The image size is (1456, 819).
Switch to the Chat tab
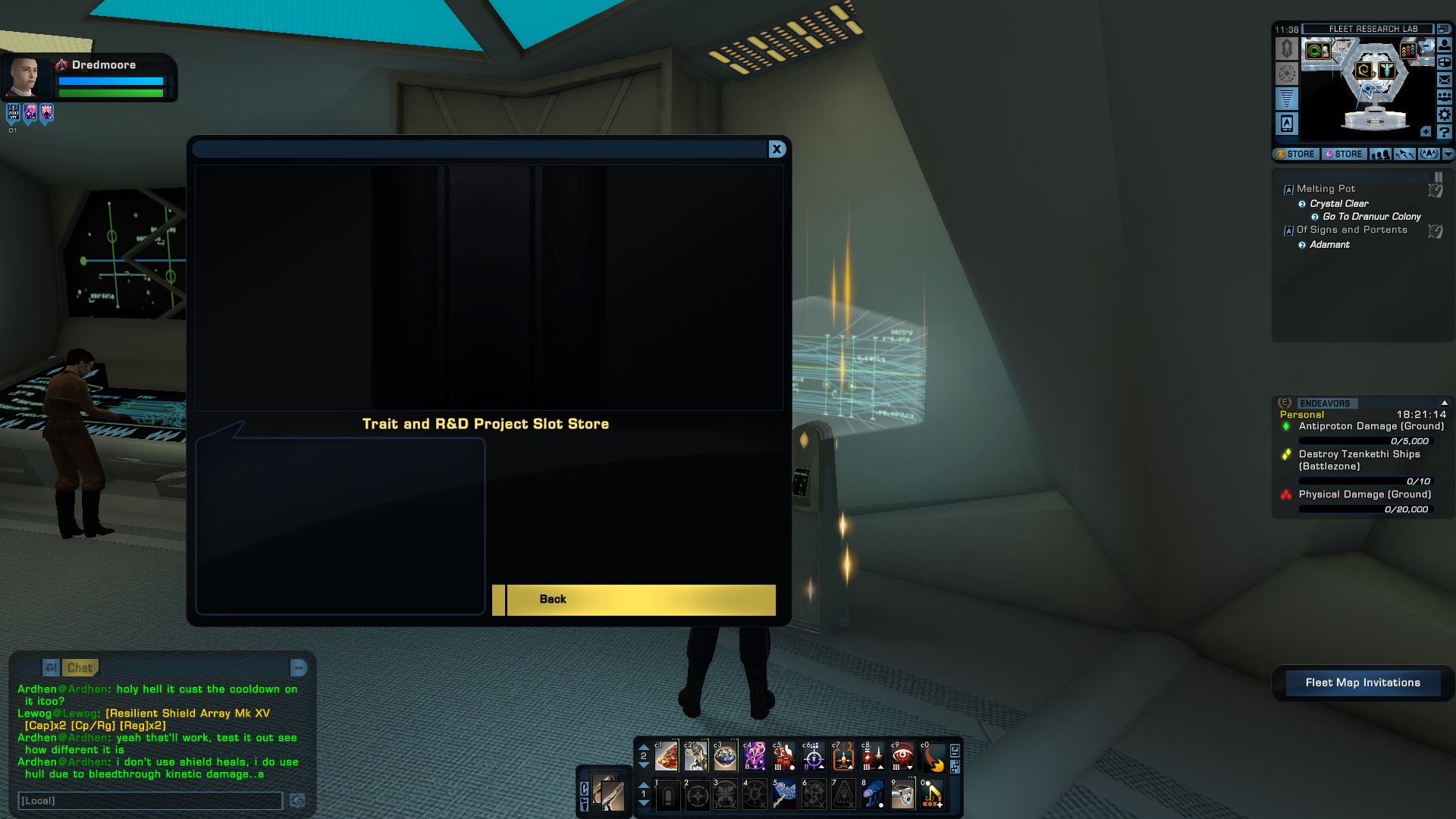pyautogui.click(x=81, y=668)
